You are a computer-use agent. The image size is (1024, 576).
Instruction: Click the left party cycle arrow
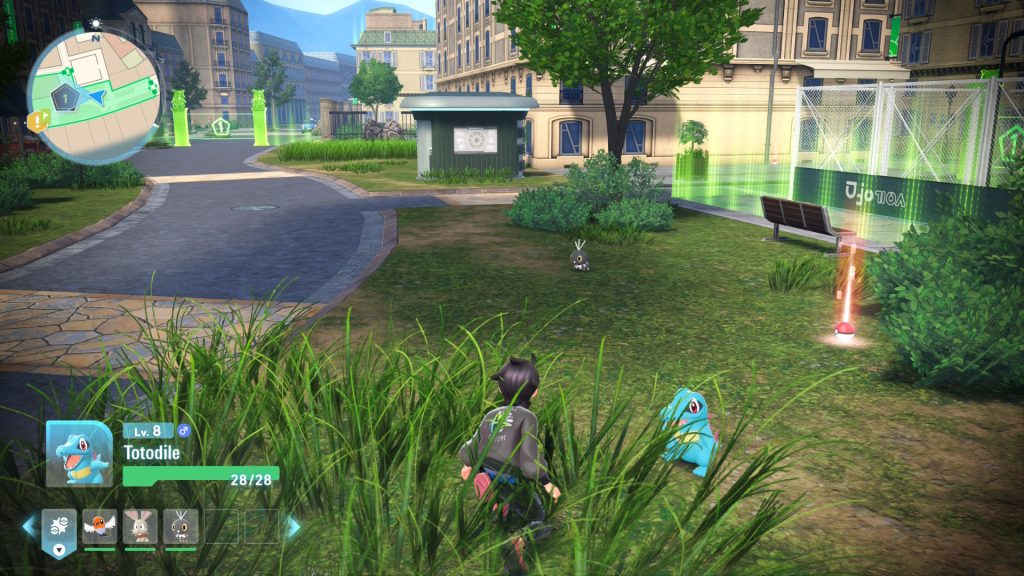coord(29,526)
